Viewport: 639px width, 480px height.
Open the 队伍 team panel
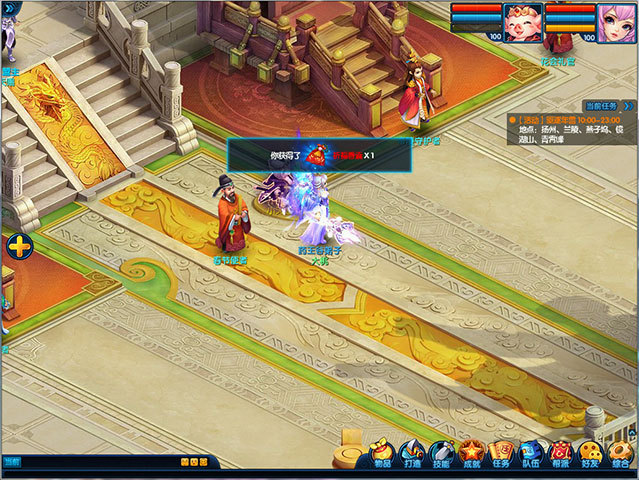tap(532, 453)
